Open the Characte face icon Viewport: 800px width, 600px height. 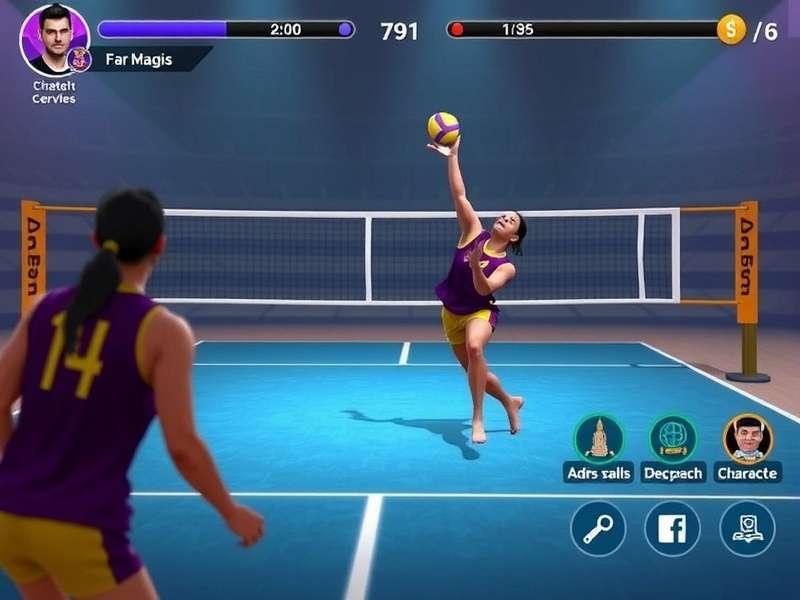[x=747, y=438]
